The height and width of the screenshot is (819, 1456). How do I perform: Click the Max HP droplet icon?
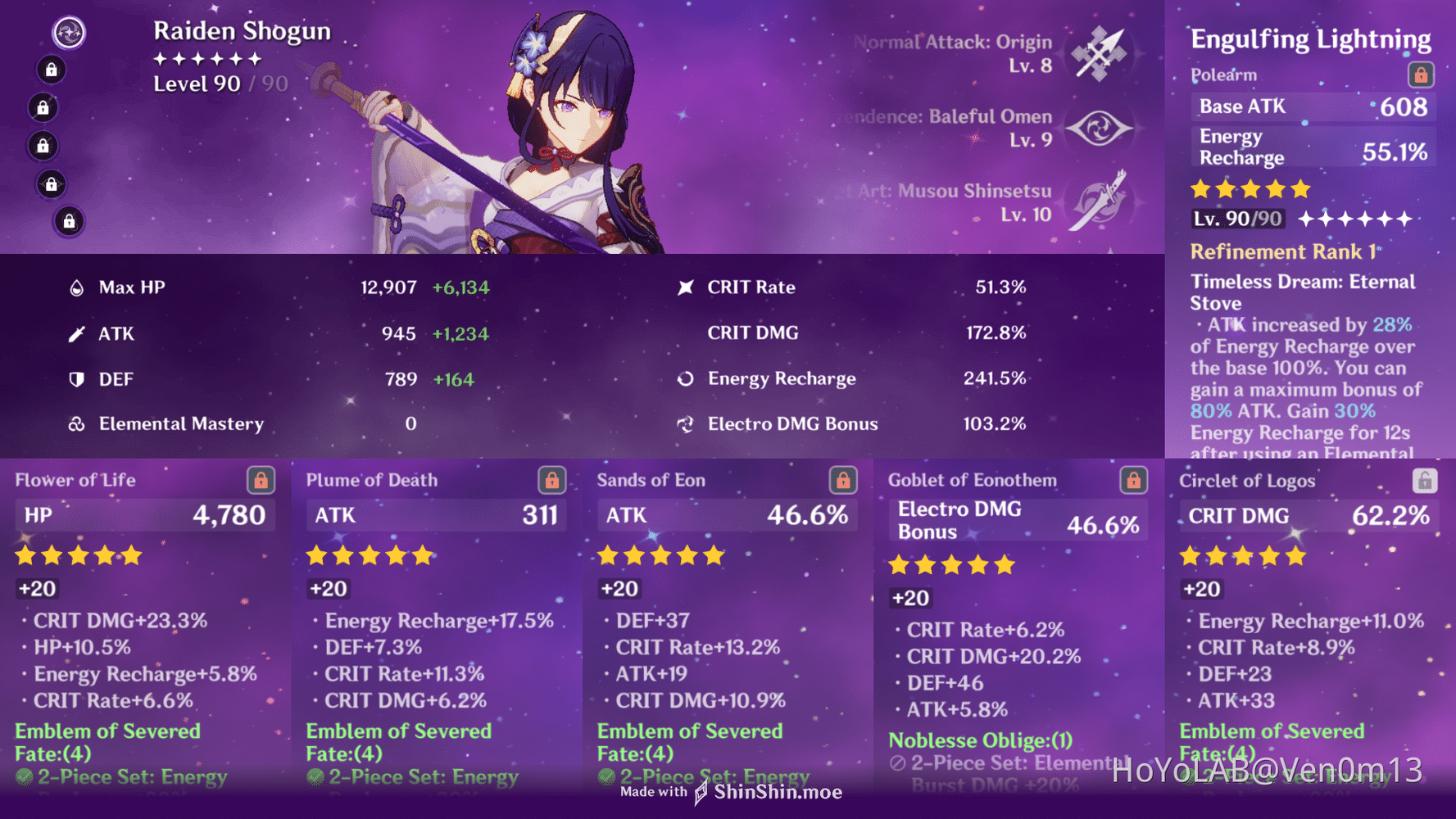pyautogui.click(x=75, y=287)
